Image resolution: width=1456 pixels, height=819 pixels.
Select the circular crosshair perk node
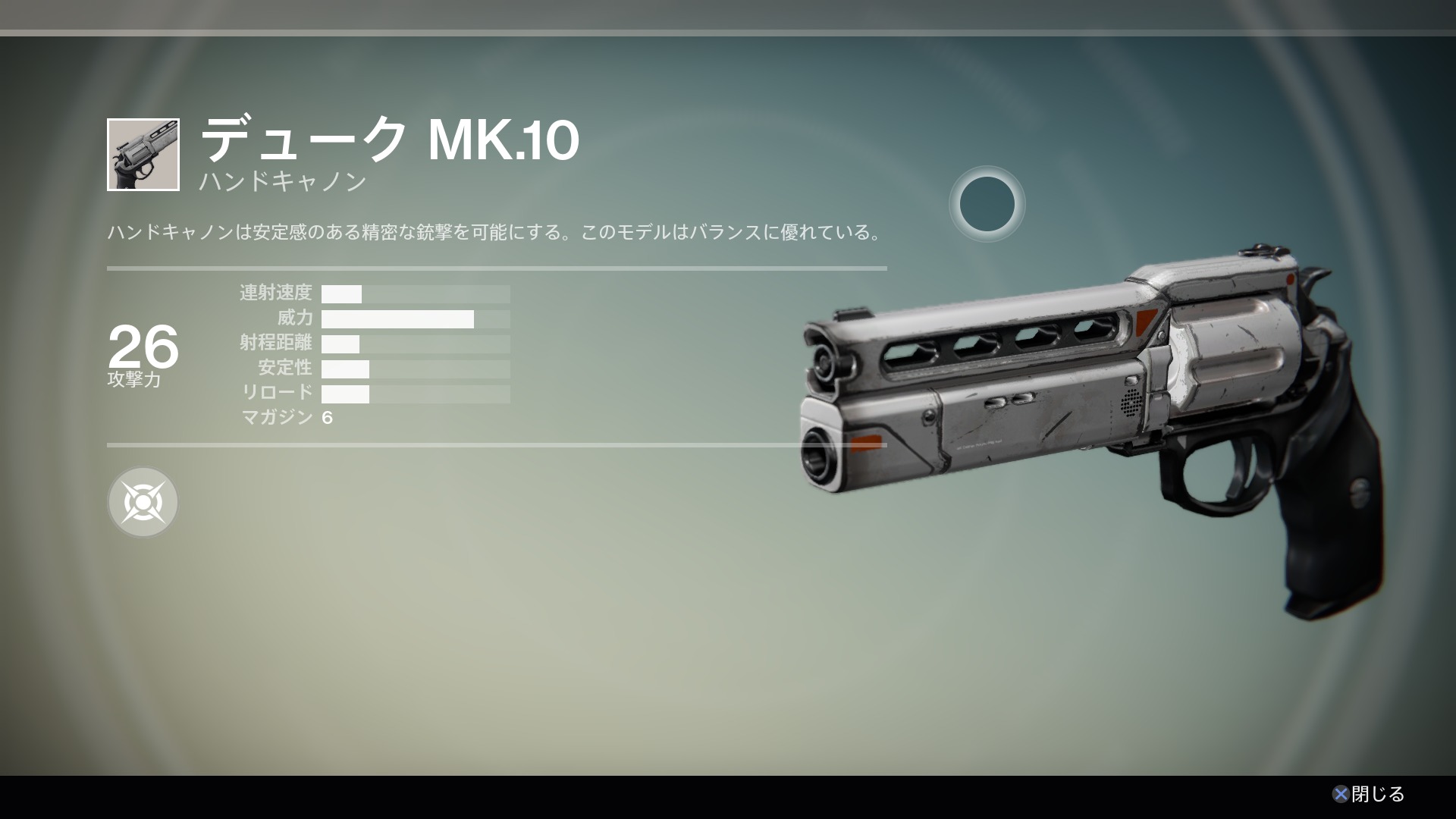coord(143,502)
